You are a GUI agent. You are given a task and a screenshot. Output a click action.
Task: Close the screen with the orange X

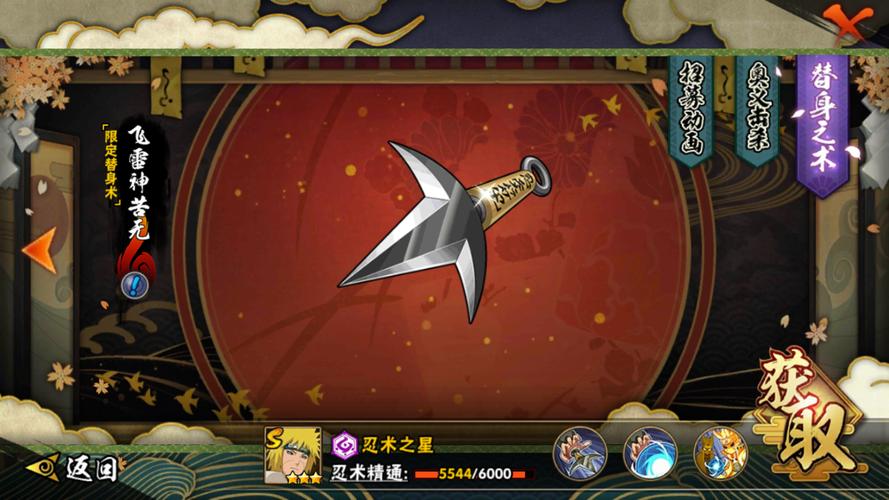(x=845, y=22)
